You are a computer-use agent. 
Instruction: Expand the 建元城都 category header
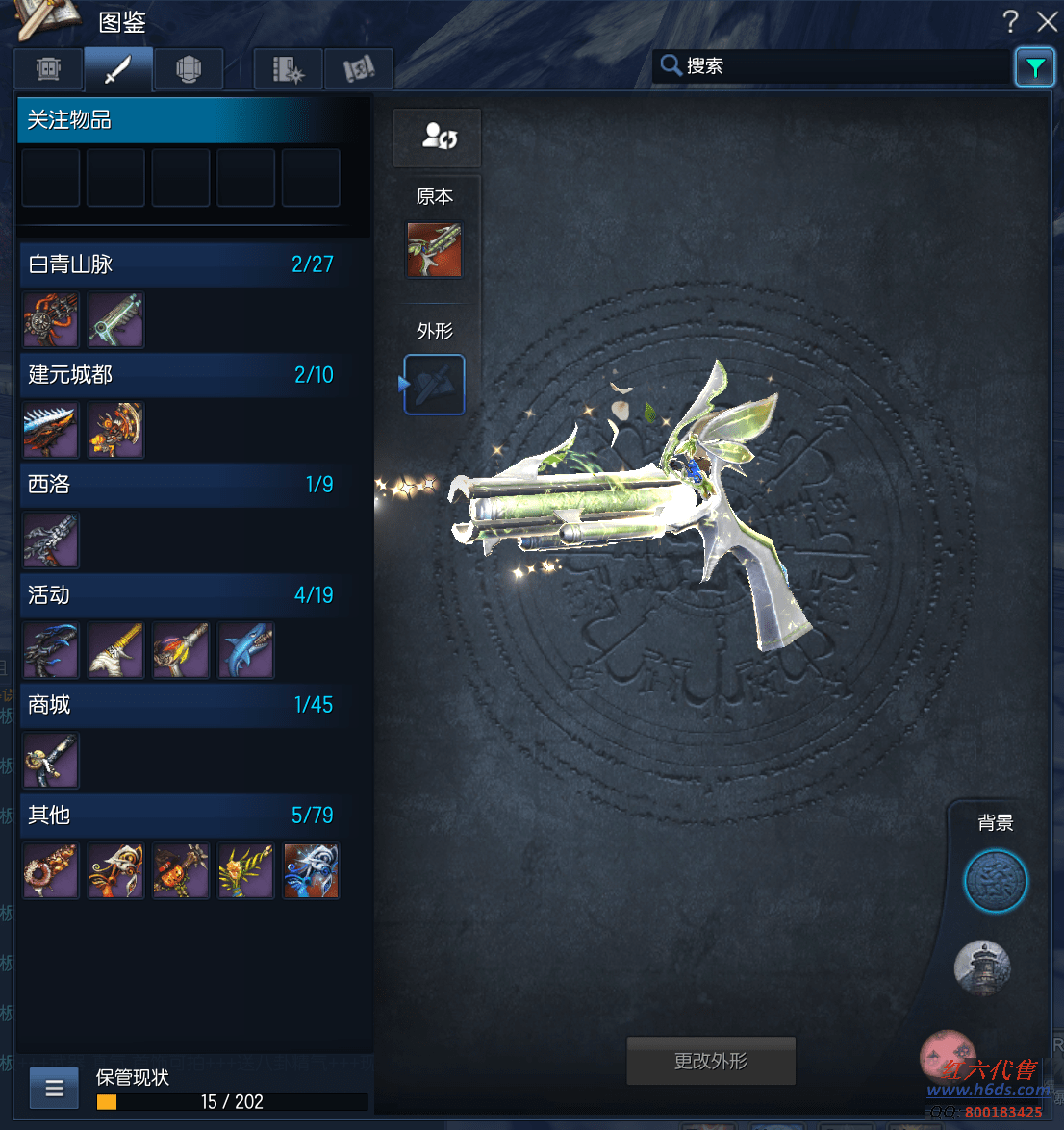tap(181, 375)
